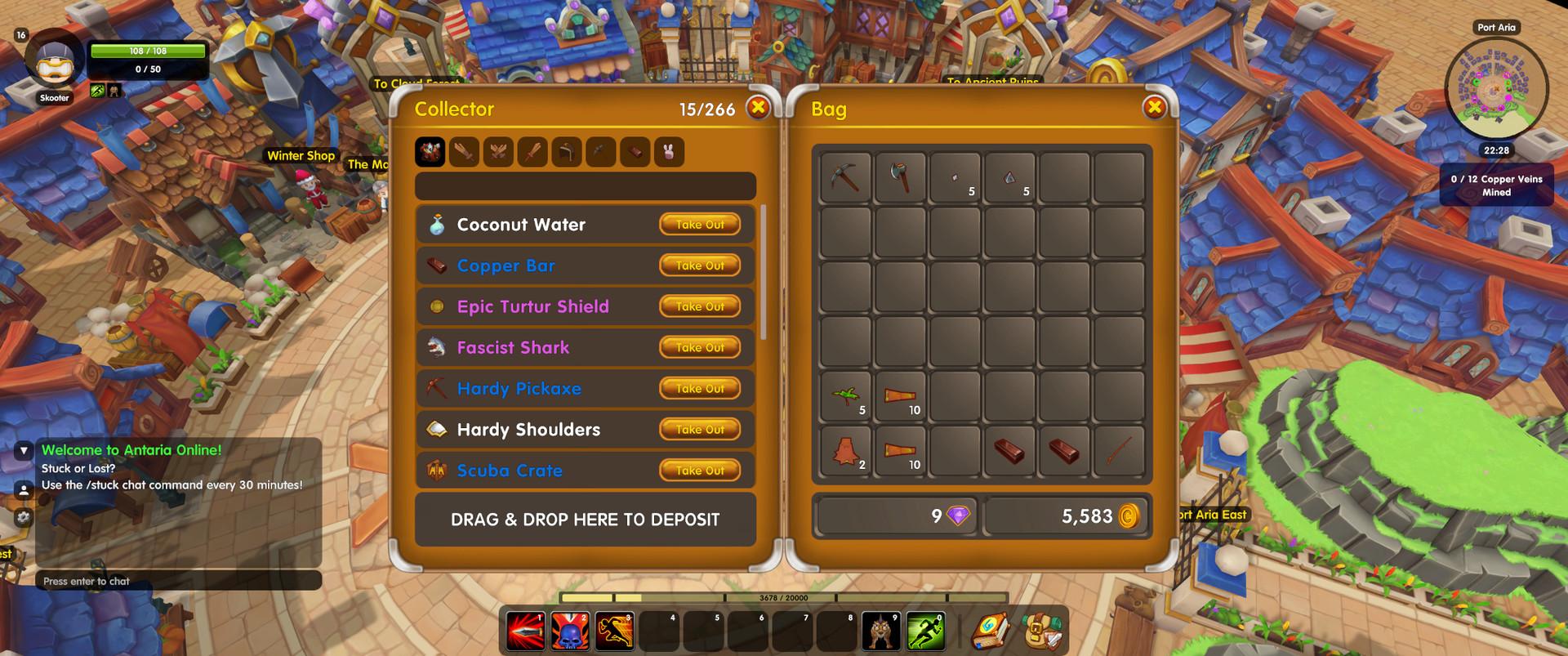
Task: Select the sword weapon filter in Collector
Action: [463, 151]
